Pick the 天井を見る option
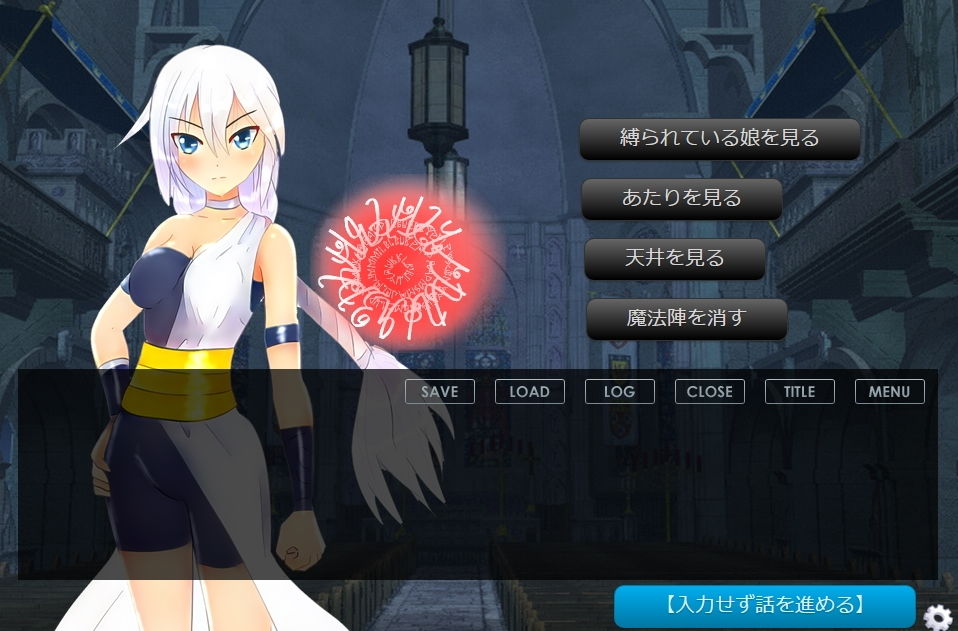Image resolution: width=958 pixels, height=631 pixels. coord(675,259)
